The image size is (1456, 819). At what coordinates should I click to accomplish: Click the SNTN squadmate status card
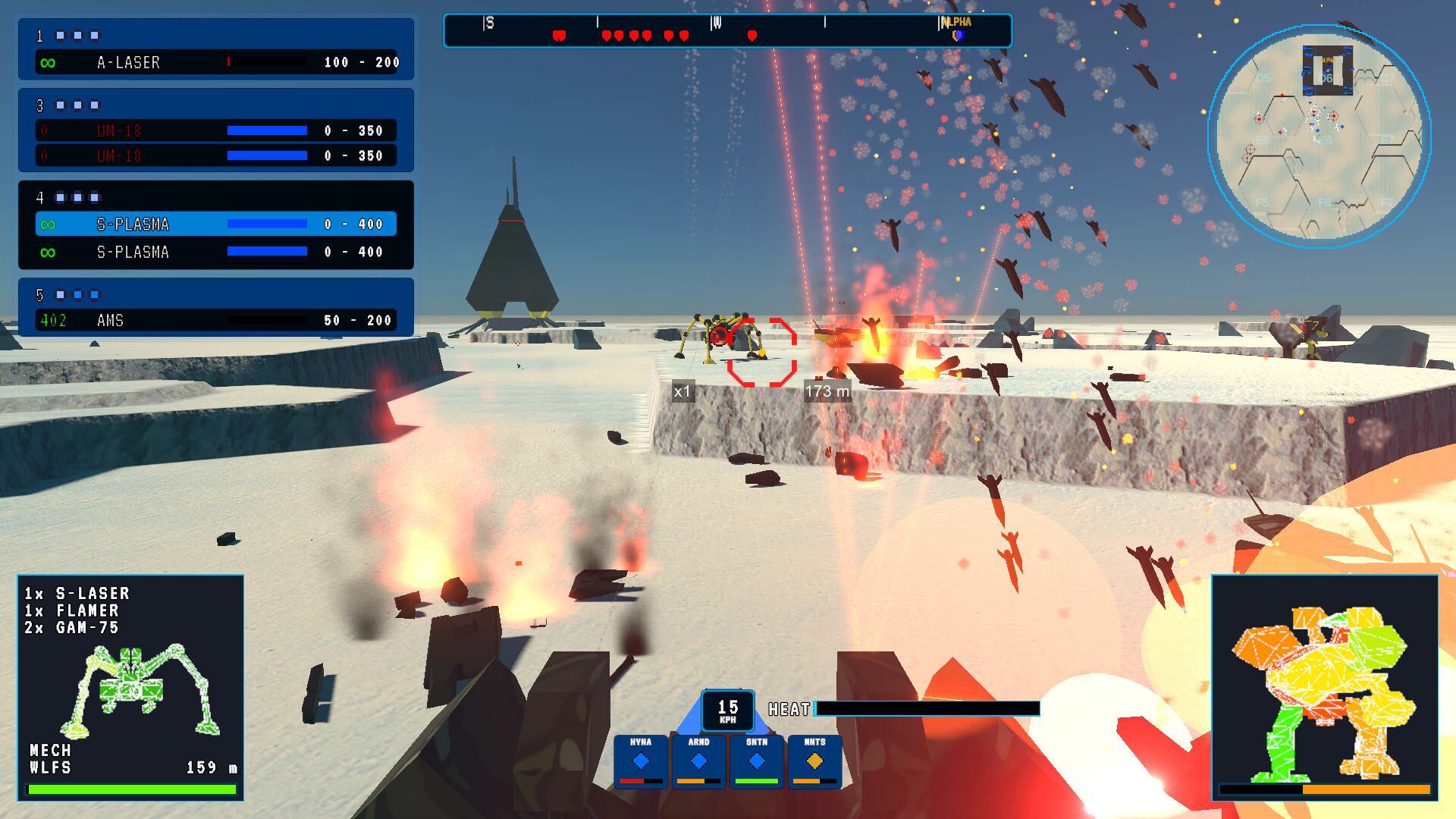coord(756,761)
